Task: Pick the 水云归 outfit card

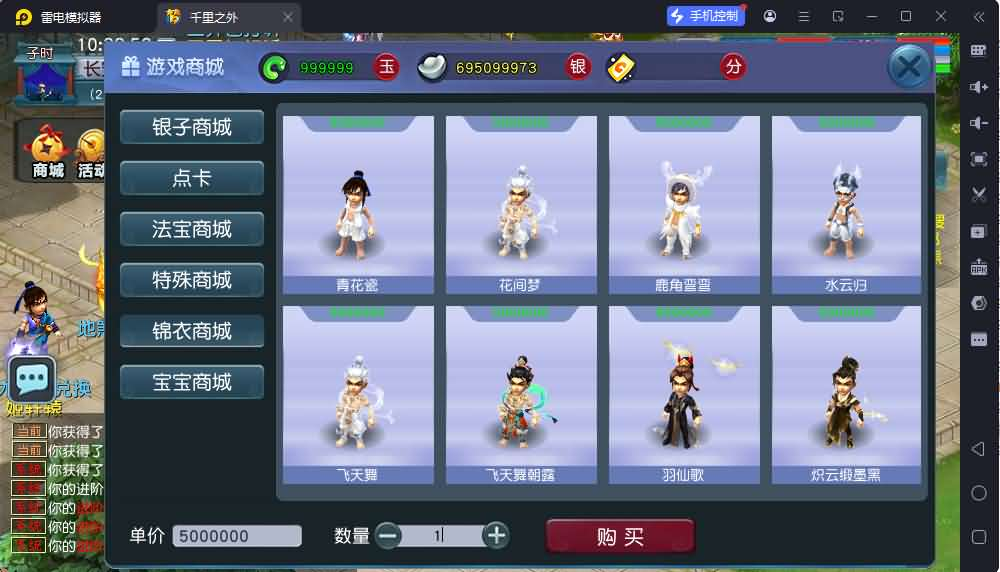Action: coord(847,205)
